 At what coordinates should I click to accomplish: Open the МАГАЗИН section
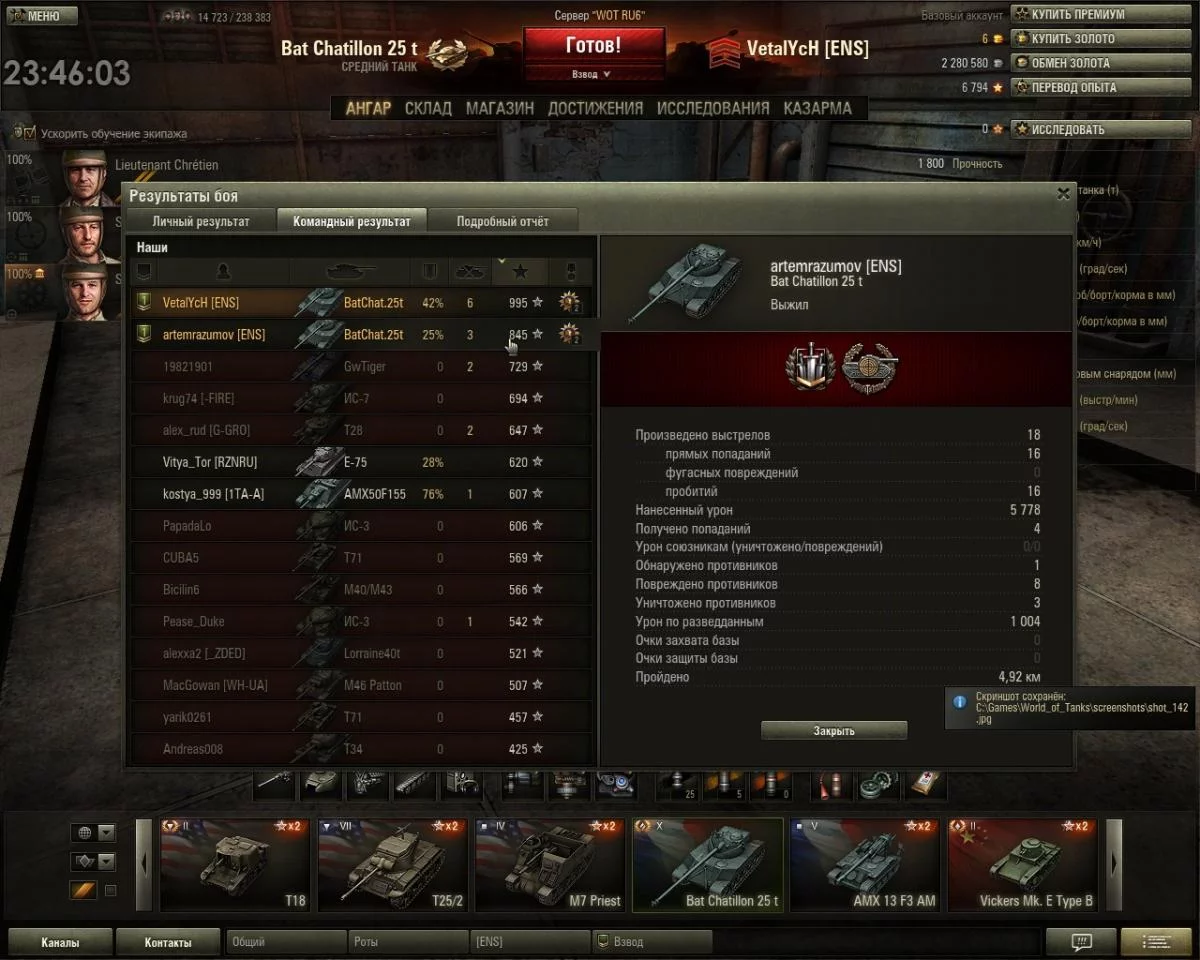(x=500, y=108)
